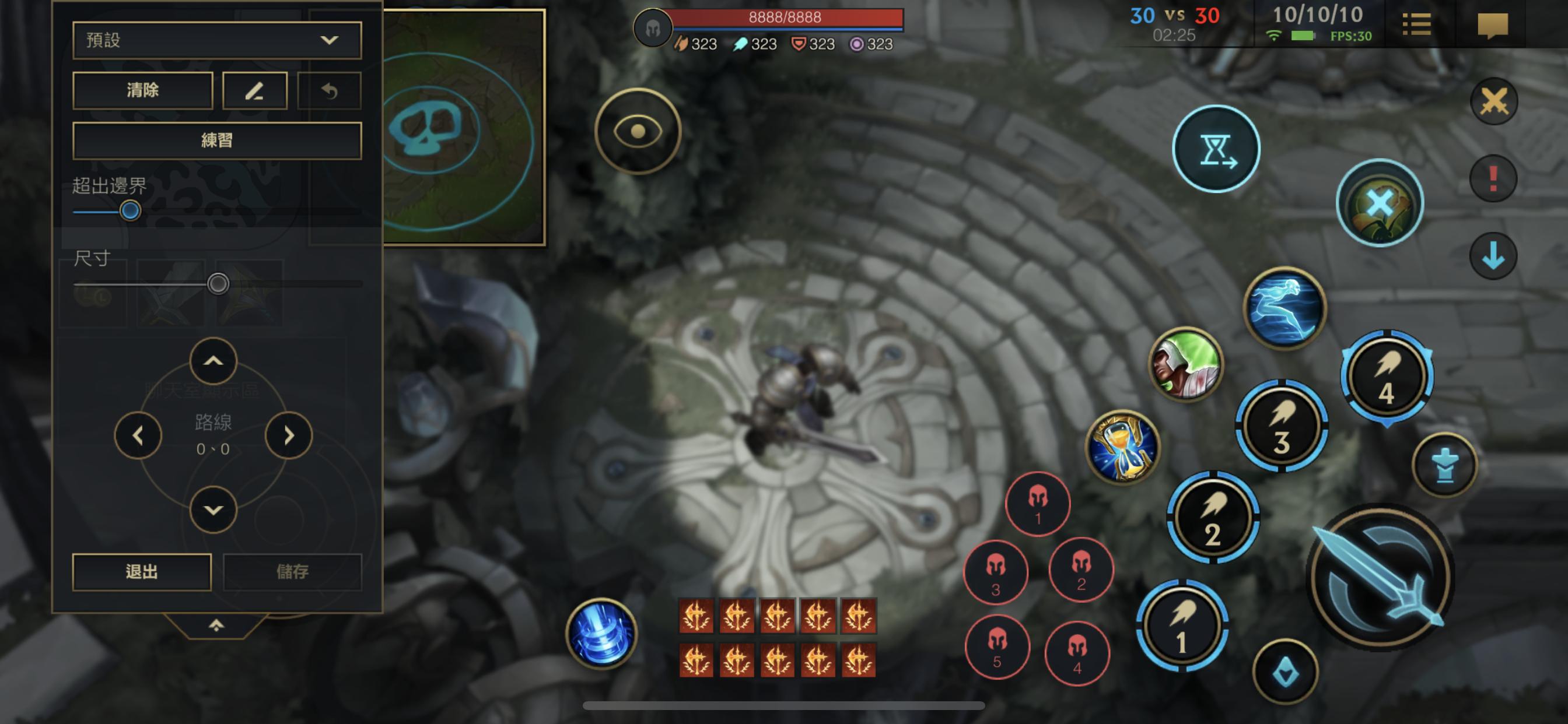The image size is (1568, 724).
Task: Select the pencil edit button
Action: tap(254, 91)
